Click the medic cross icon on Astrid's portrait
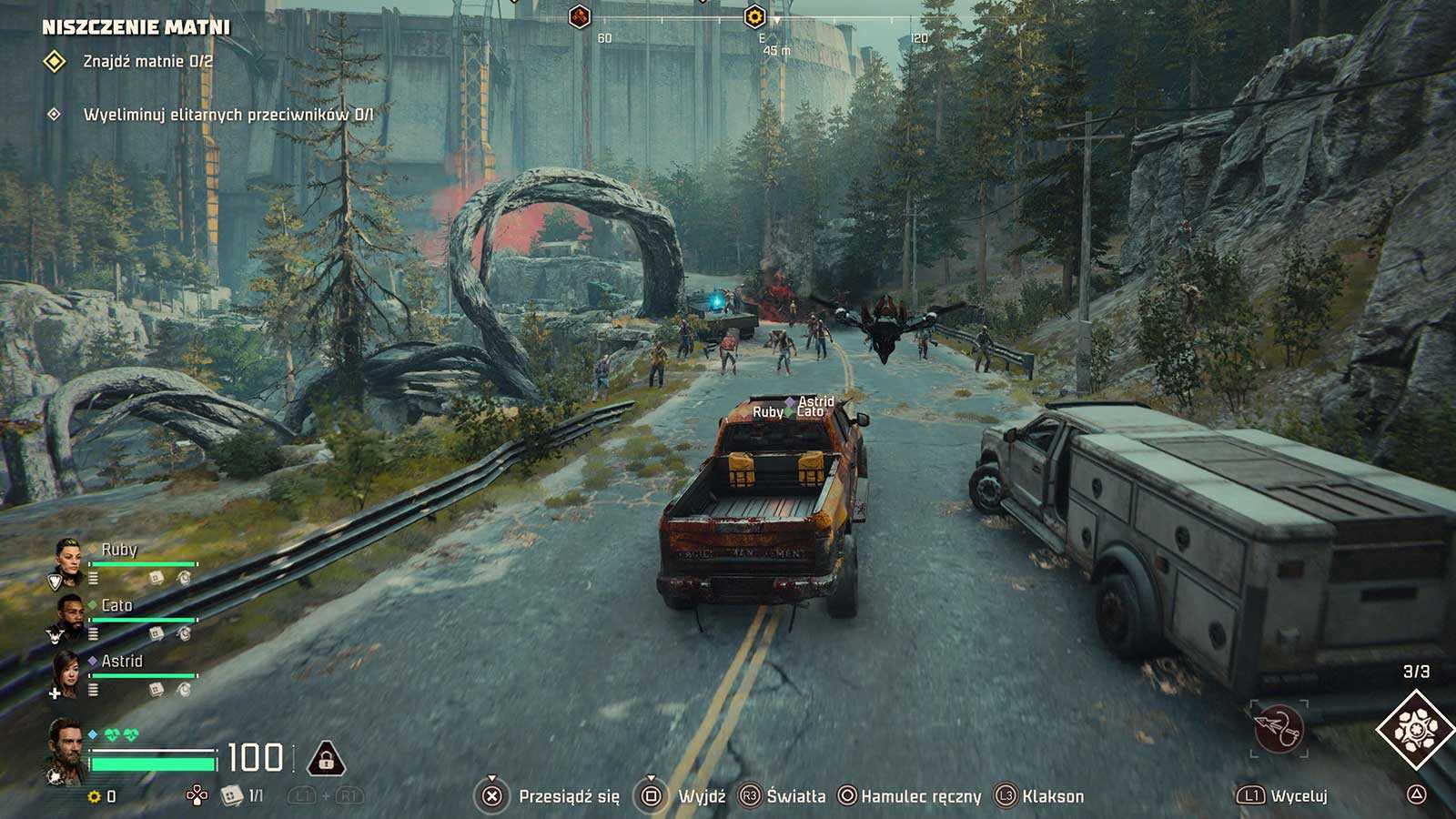Image resolution: width=1456 pixels, height=819 pixels. (x=55, y=693)
